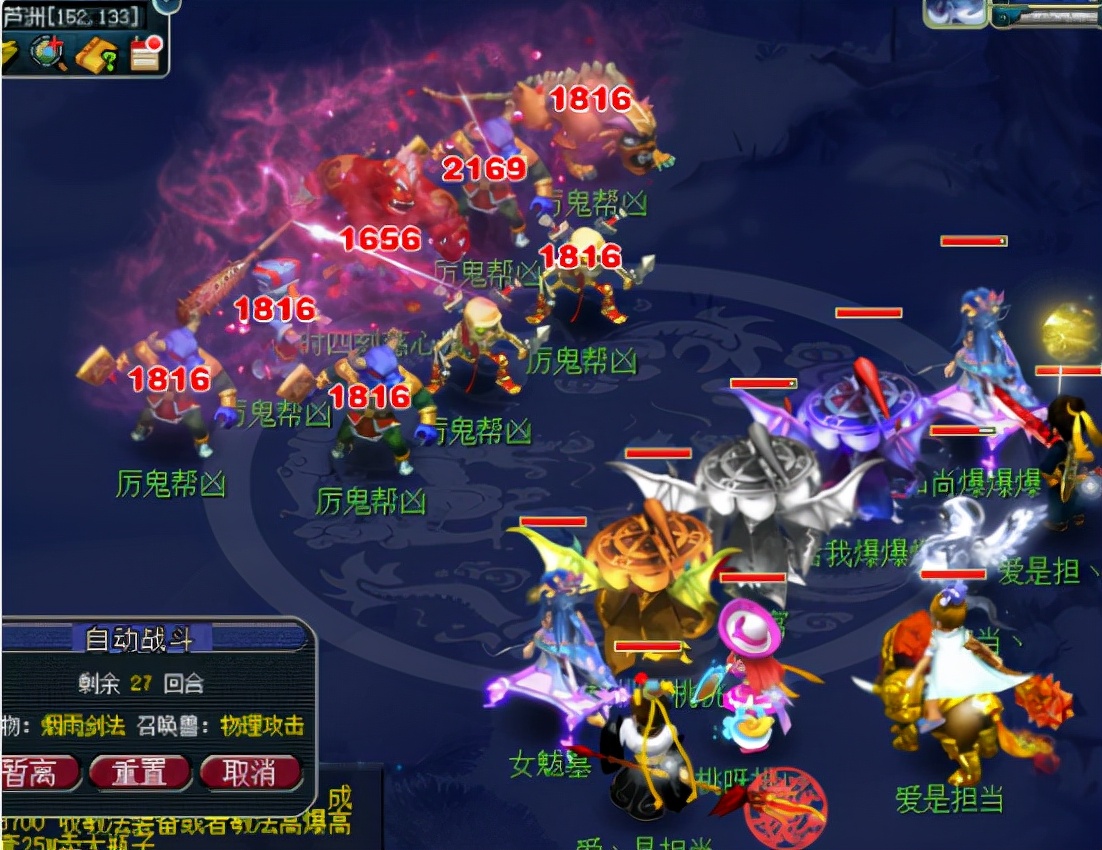Image resolution: width=1102 pixels, height=850 pixels.
Task: Open the world map magnifier icon
Action: click(48, 53)
